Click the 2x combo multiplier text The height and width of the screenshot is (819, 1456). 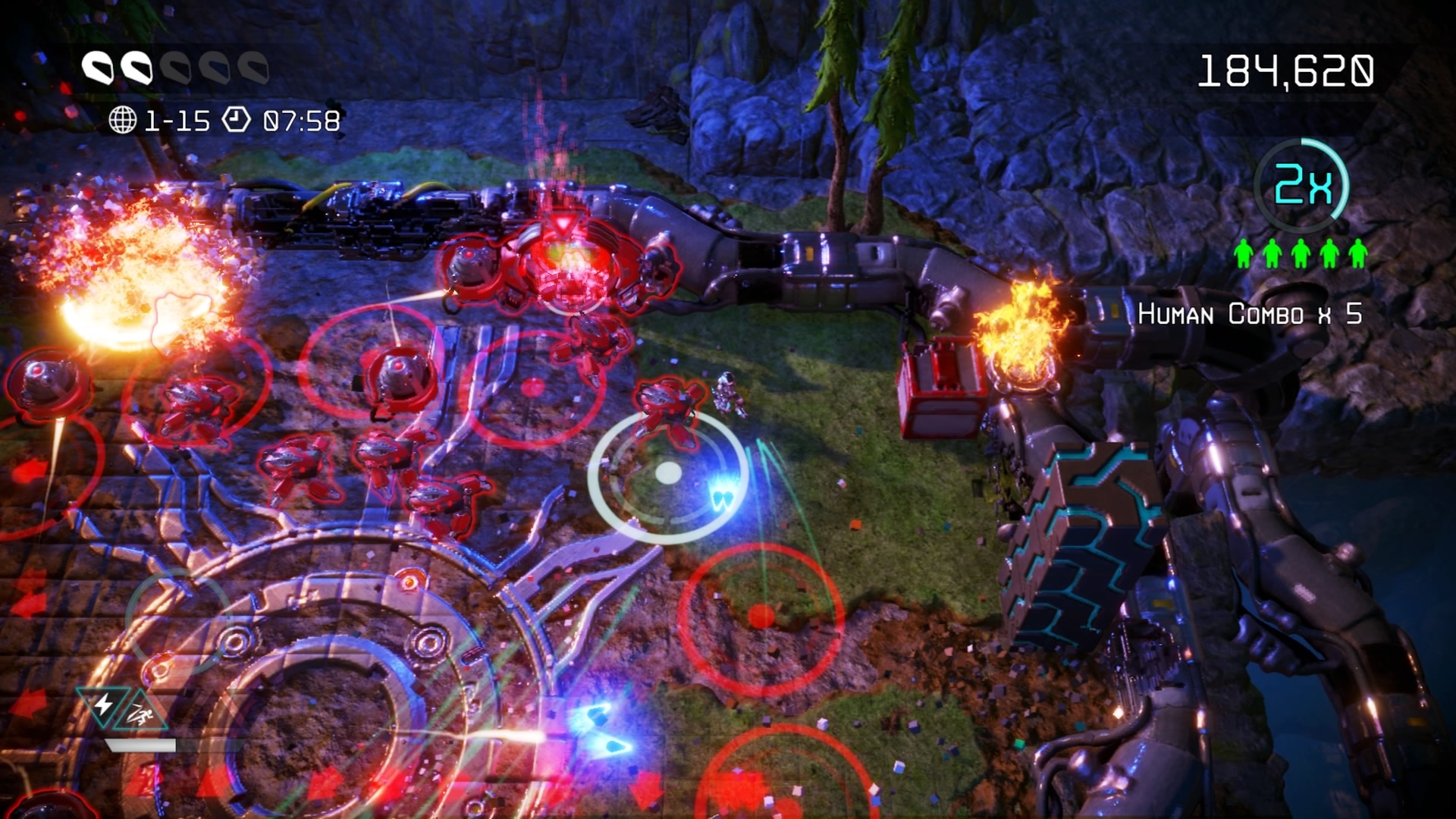tap(1303, 182)
